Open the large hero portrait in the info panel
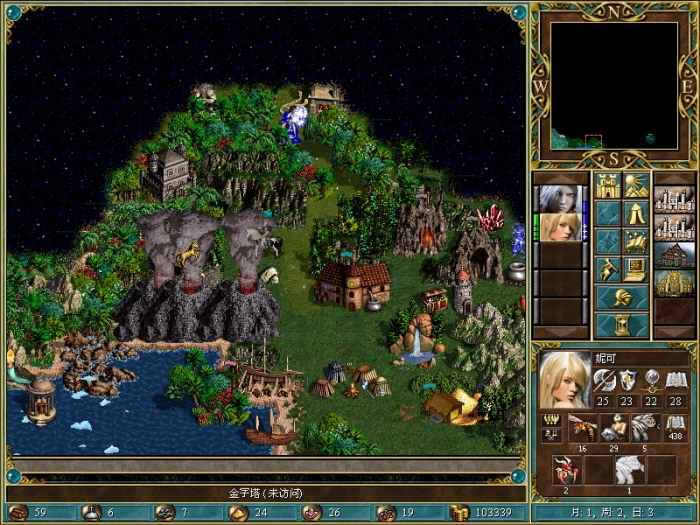700x525 pixels. coord(564,379)
